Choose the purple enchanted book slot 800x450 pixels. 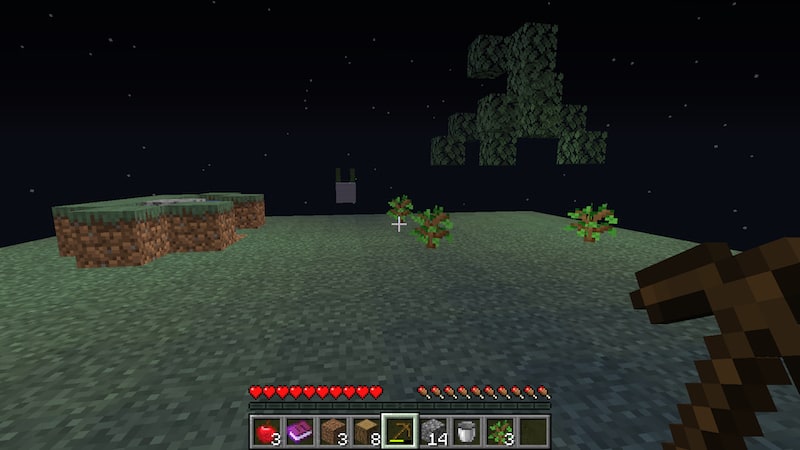click(x=299, y=432)
